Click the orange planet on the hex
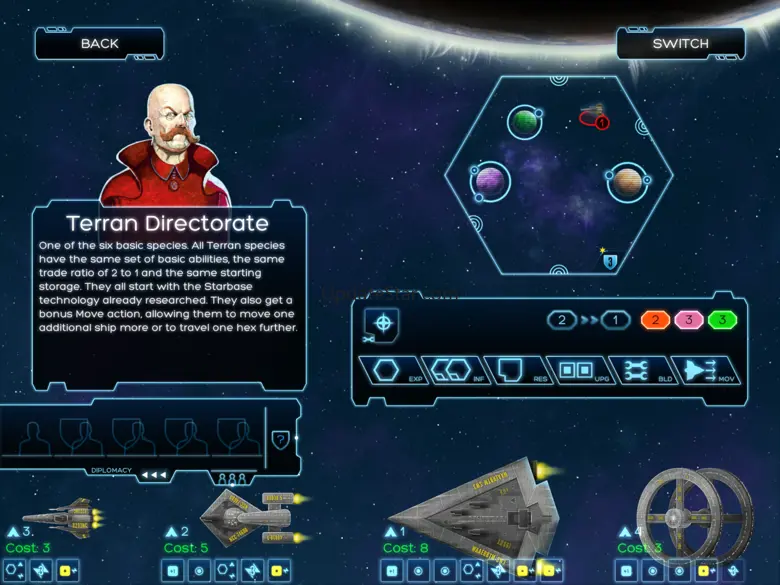 click(626, 182)
